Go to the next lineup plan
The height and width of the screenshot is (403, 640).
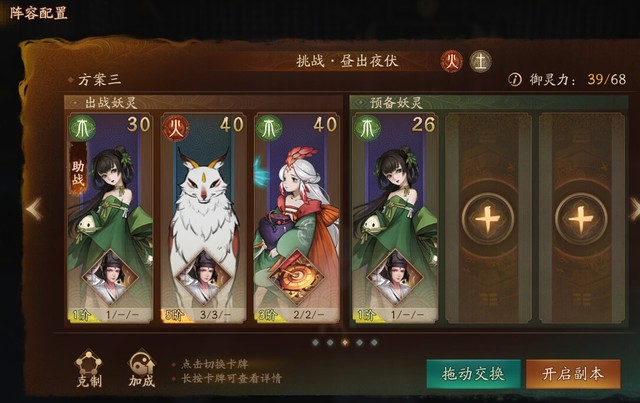(633, 209)
